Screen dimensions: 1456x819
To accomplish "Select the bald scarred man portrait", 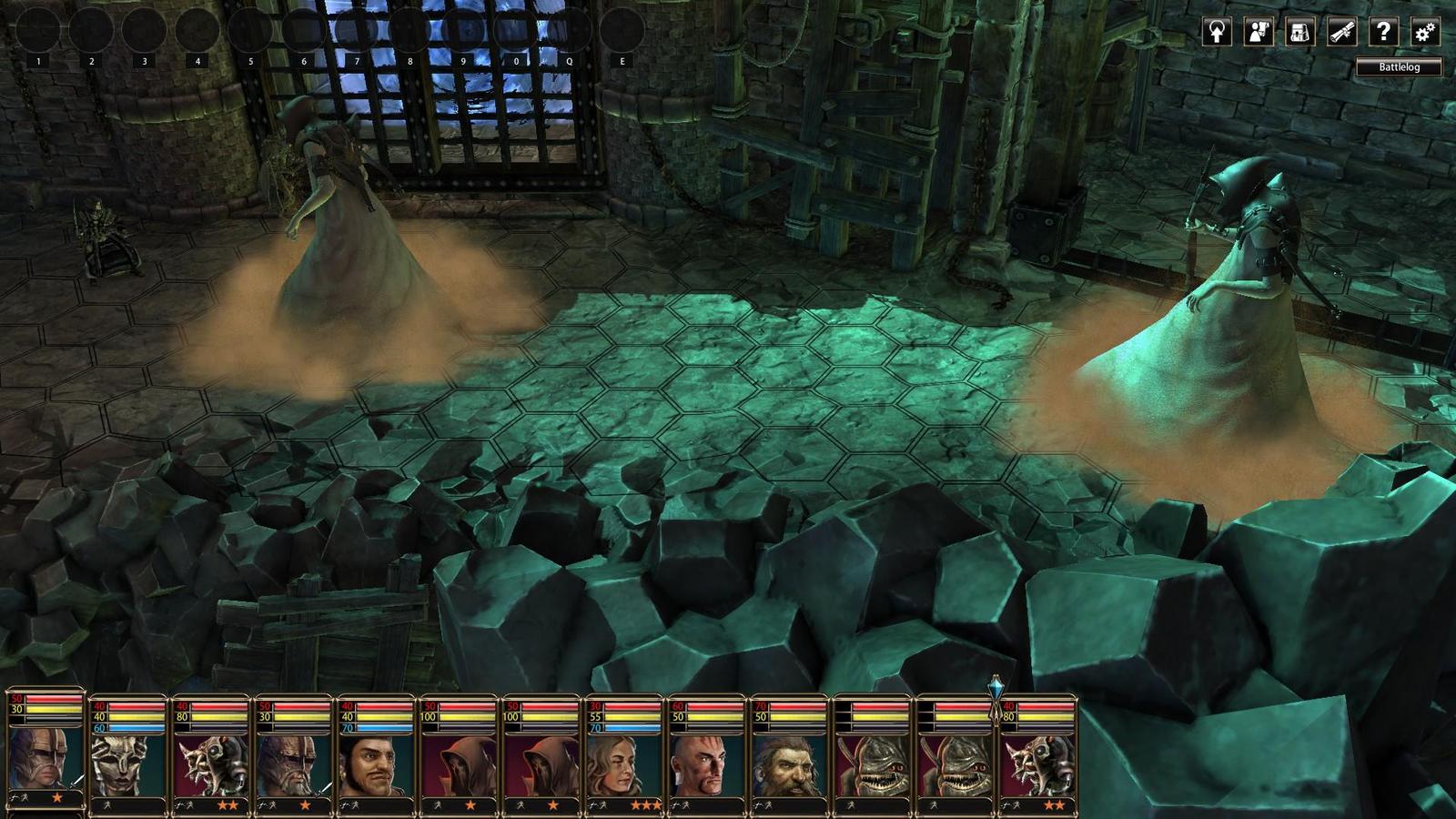I will [x=705, y=764].
